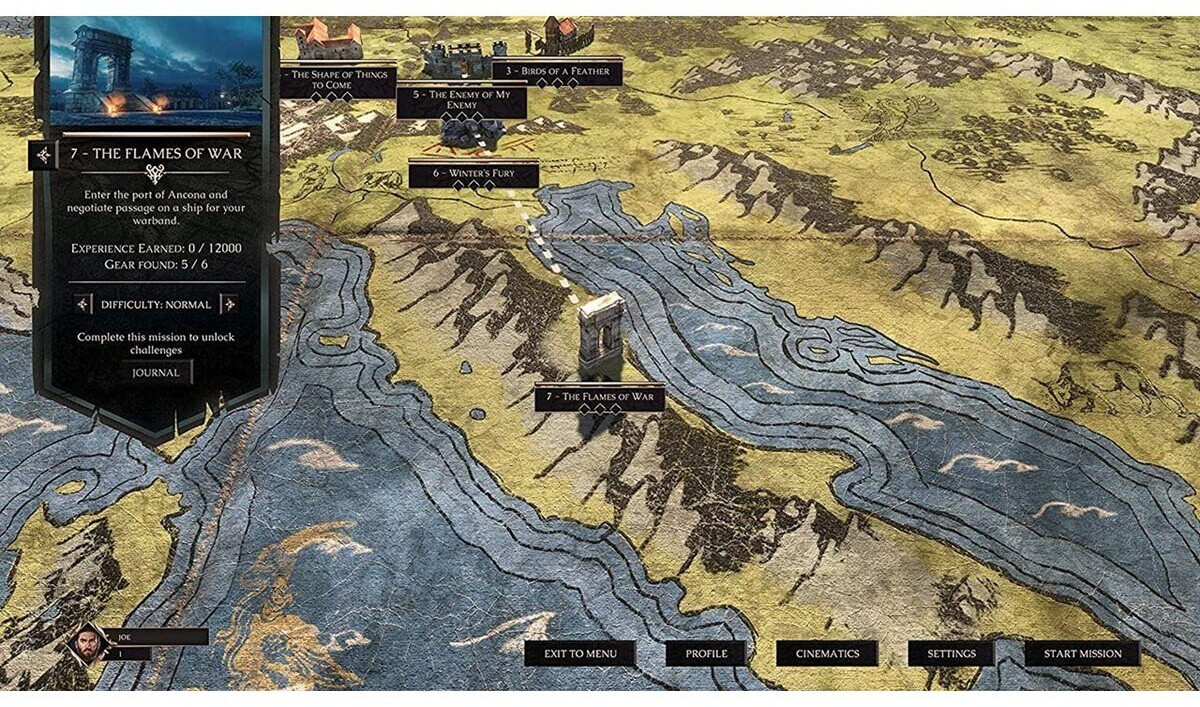
Task: View the player Profile
Action: tap(706, 654)
